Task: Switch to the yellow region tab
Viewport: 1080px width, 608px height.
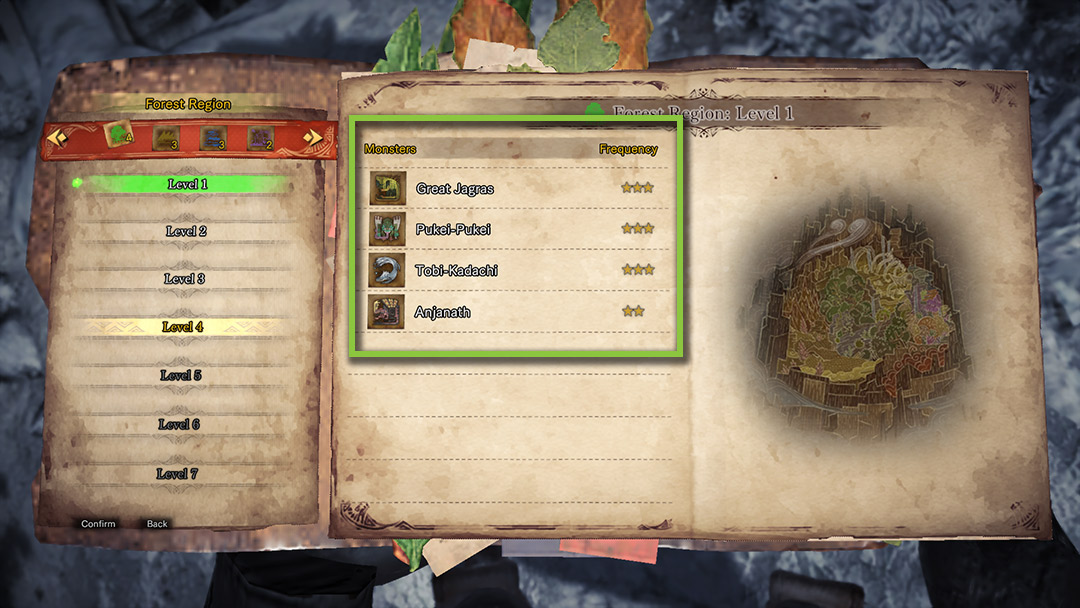Action: point(166,138)
